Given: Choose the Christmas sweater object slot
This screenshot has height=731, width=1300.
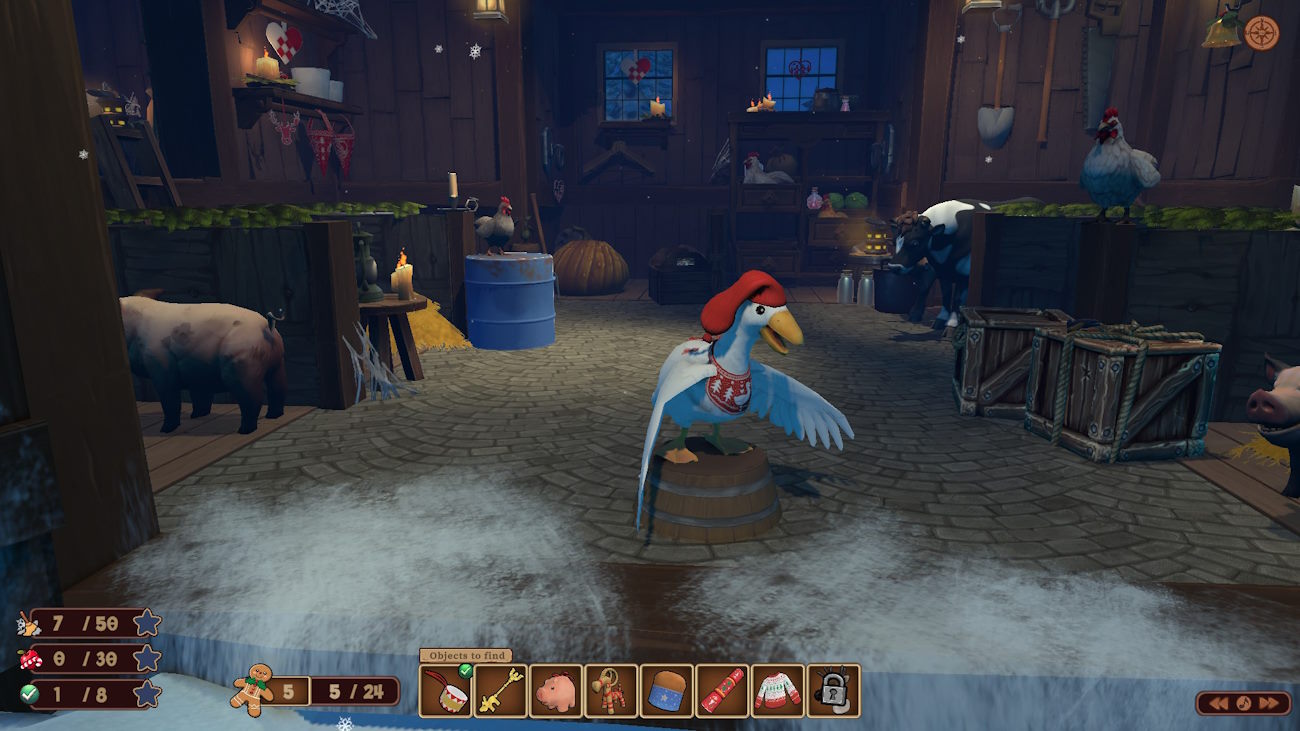Looking at the screenshot, I should coord(777,691).
